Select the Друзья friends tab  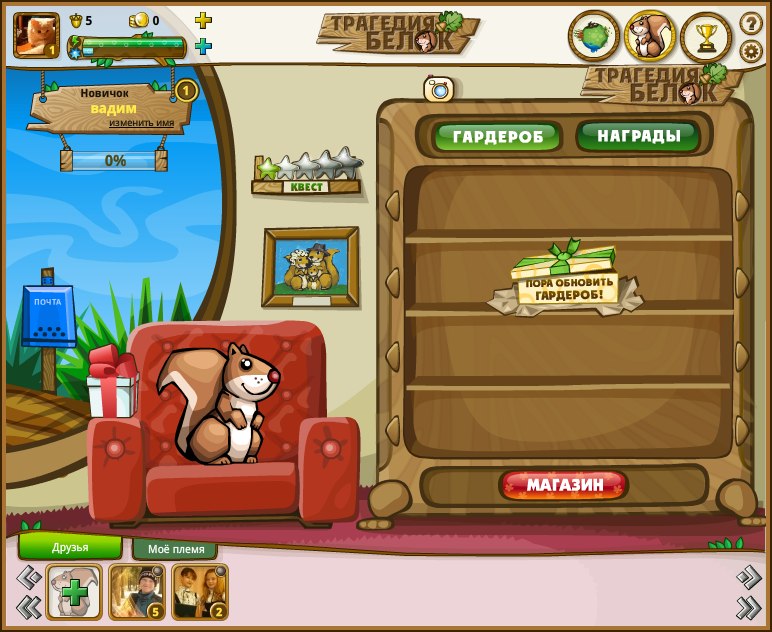click(x=70, y=547)
